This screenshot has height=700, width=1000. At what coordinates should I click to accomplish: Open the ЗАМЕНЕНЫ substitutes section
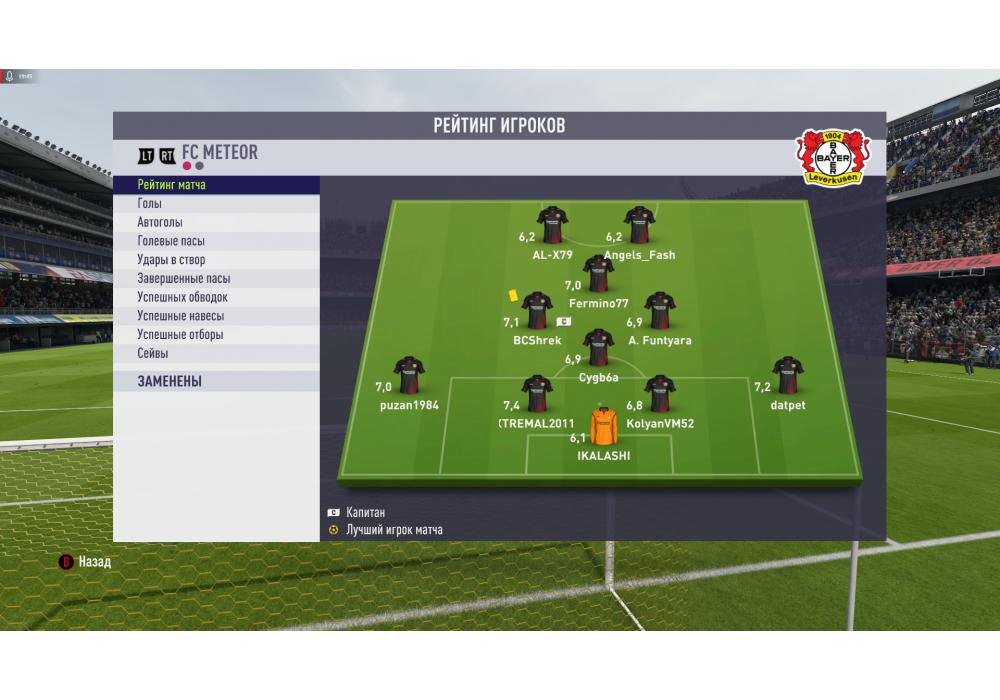pos(216,381)
